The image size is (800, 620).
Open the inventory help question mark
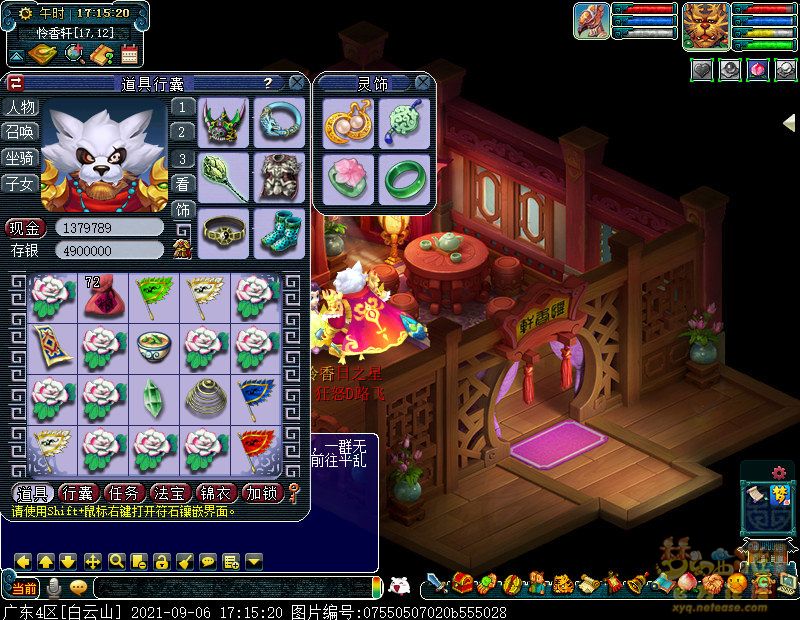(268, 83)
